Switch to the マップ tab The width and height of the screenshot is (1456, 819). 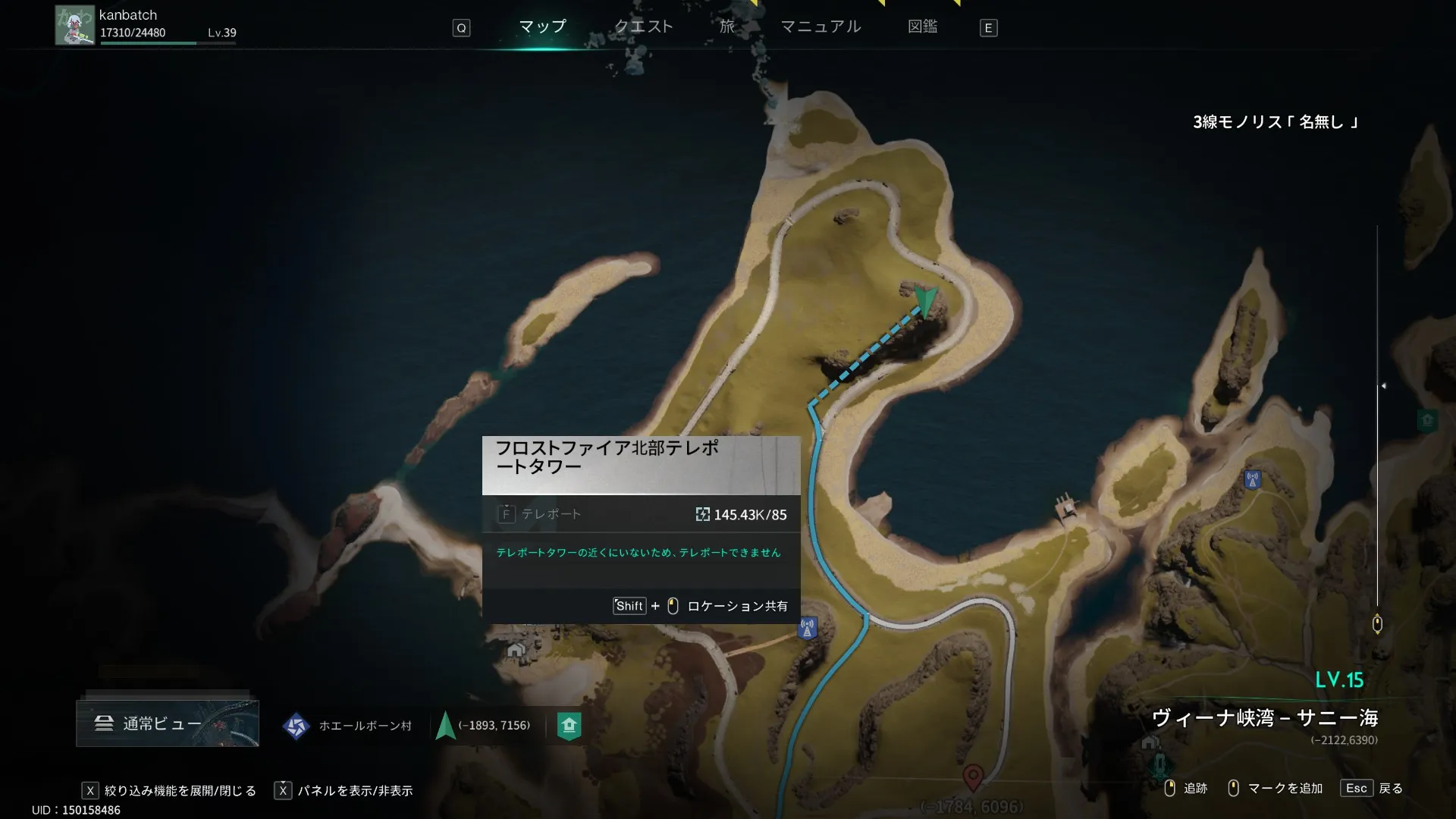coord(542,27)
